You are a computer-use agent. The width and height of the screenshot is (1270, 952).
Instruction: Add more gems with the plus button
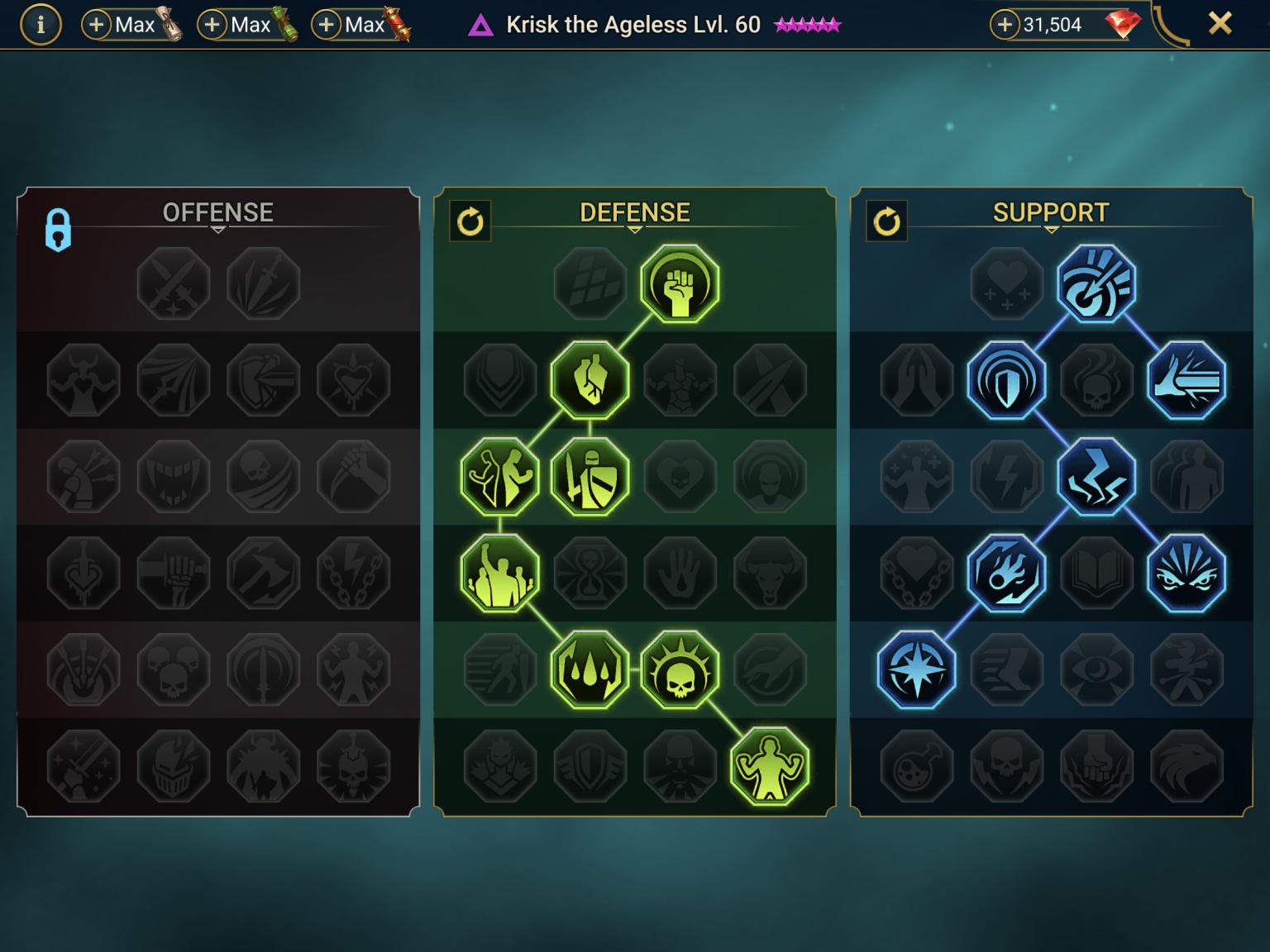pyautogui.click(x=1005, y=25)
